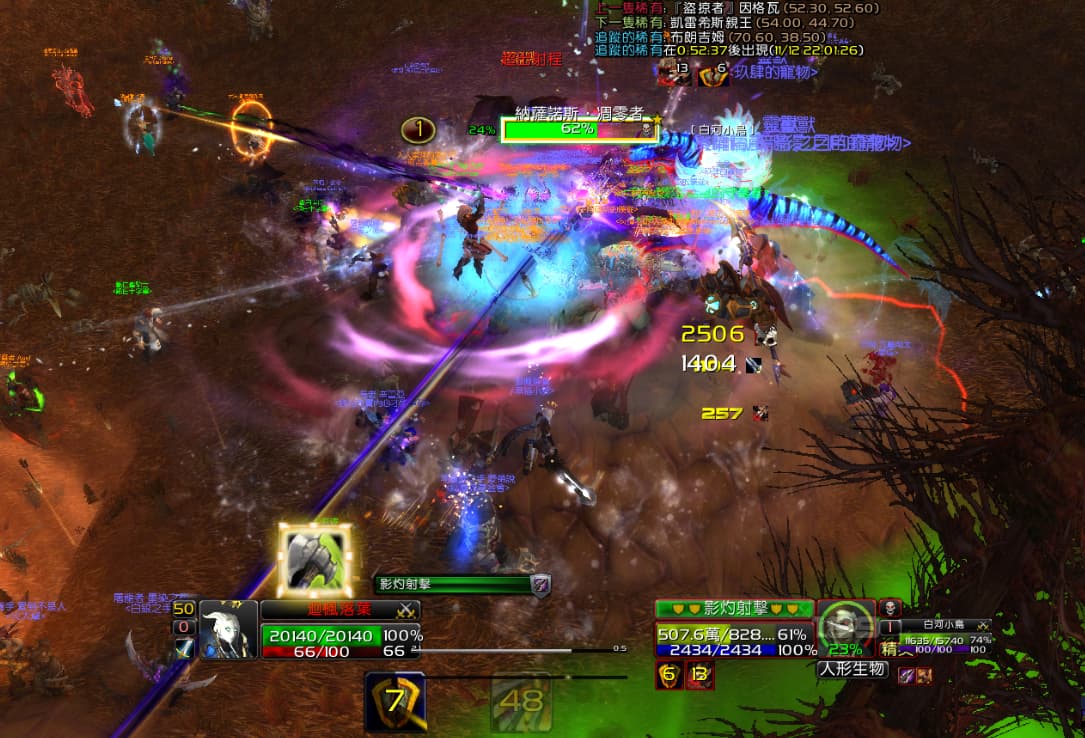Use the faded ability icon showing 48
This screenshot has height=738, width=1085.
(x=521, y=701)
